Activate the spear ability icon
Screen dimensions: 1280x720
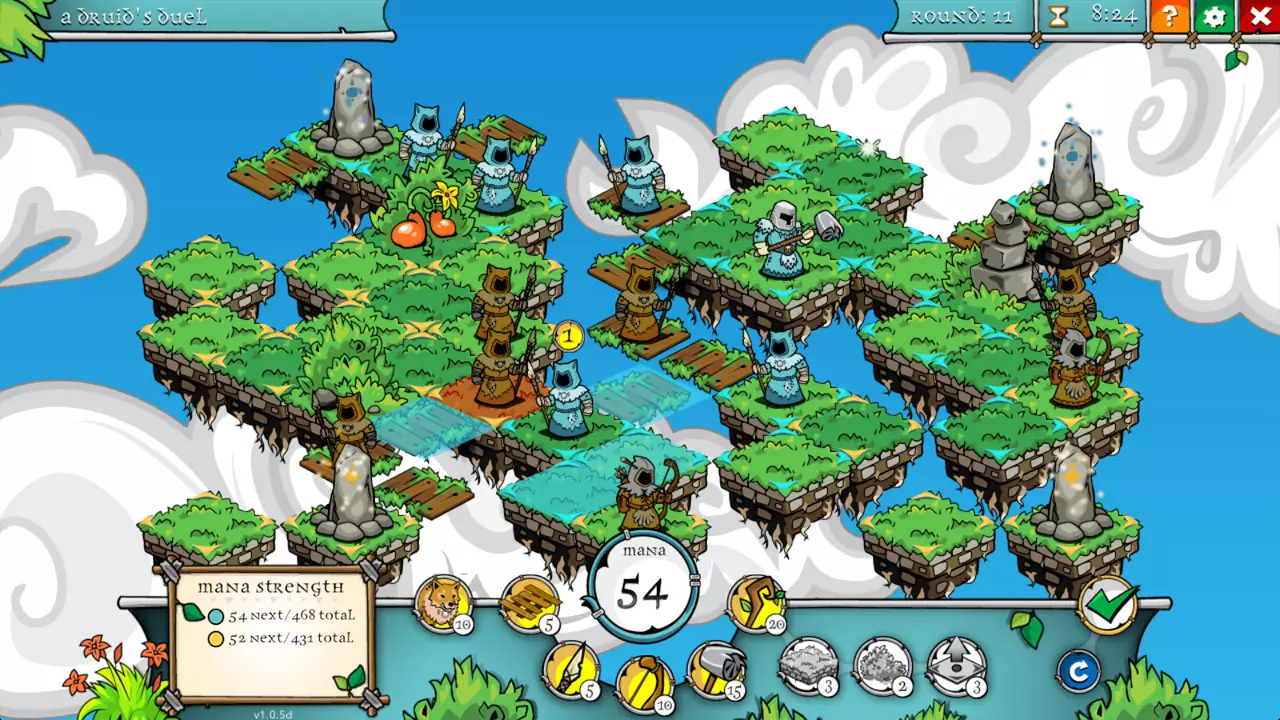pos(570,669)
